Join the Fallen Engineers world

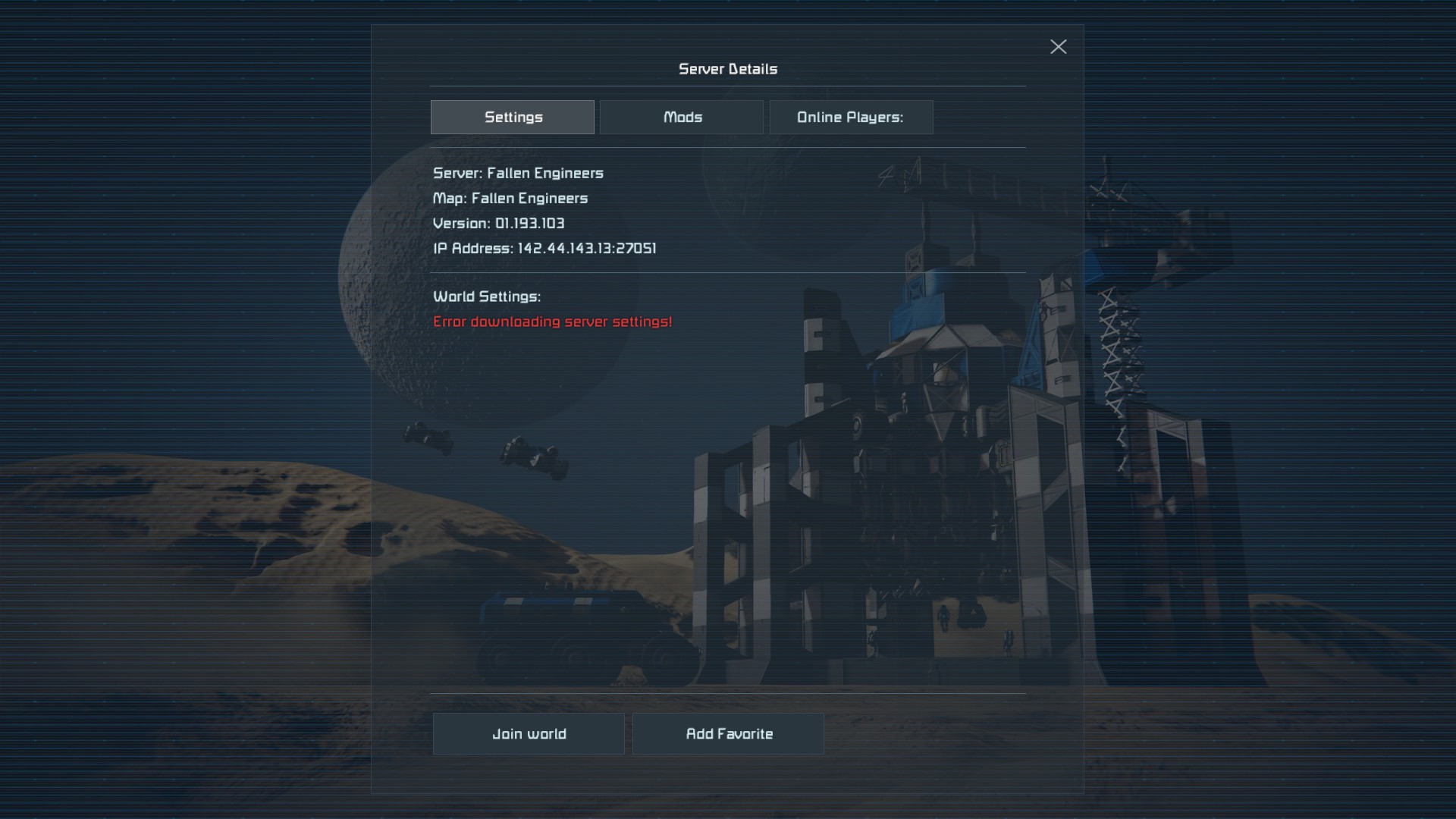(x=529, y=734)
